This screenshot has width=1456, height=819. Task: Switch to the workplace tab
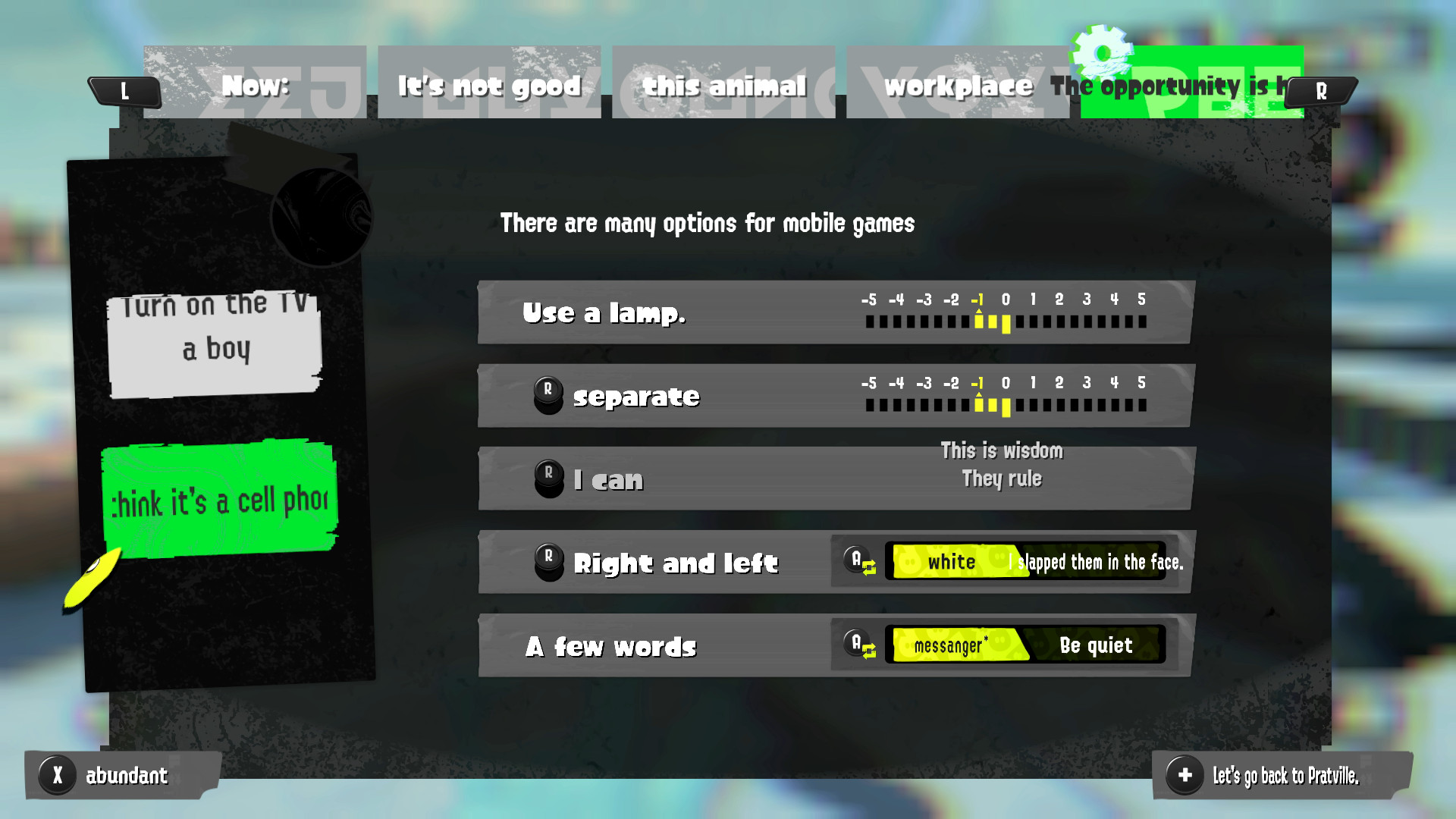click(x=958, y=86)
